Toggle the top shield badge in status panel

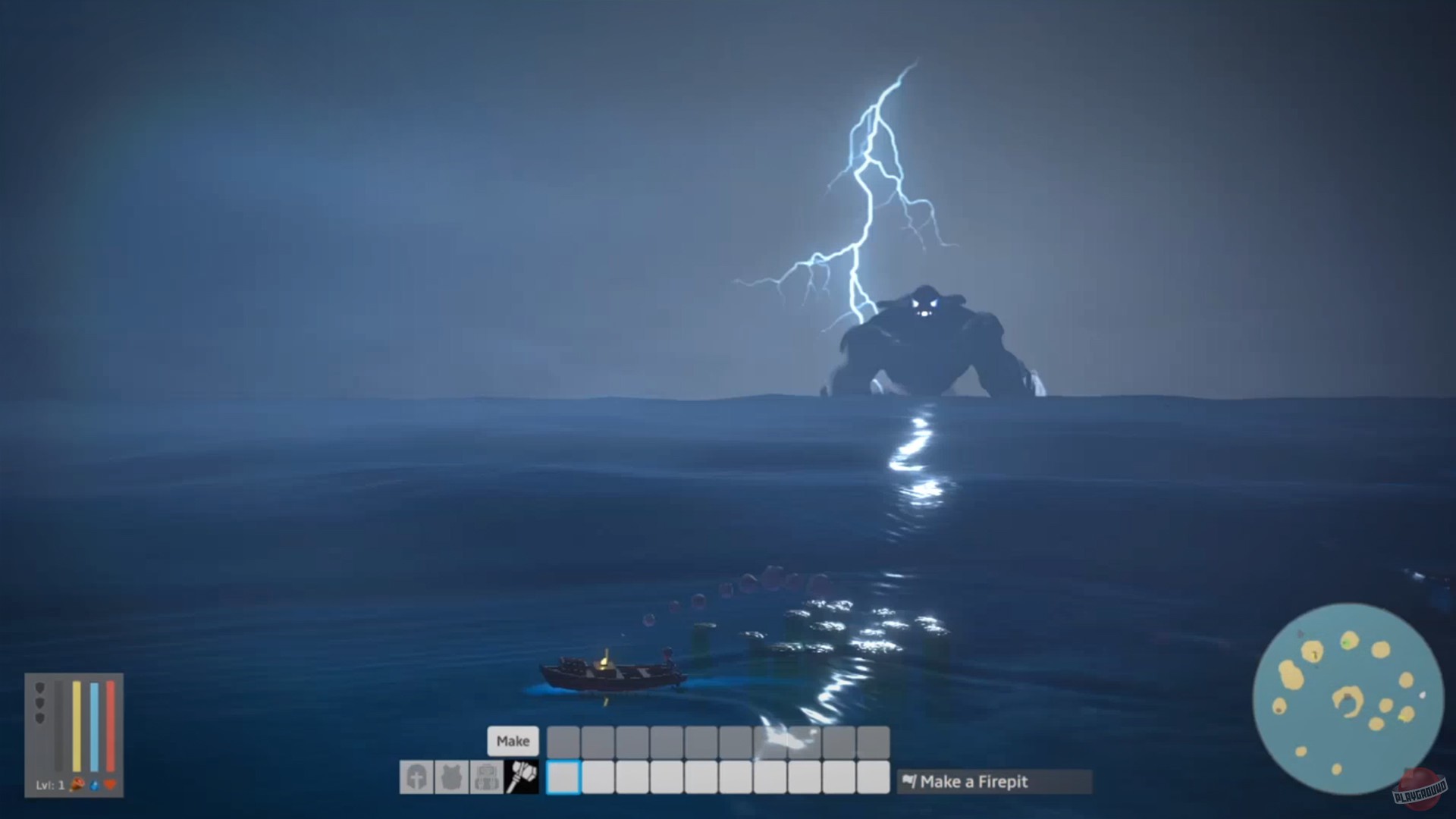(40, 689)
